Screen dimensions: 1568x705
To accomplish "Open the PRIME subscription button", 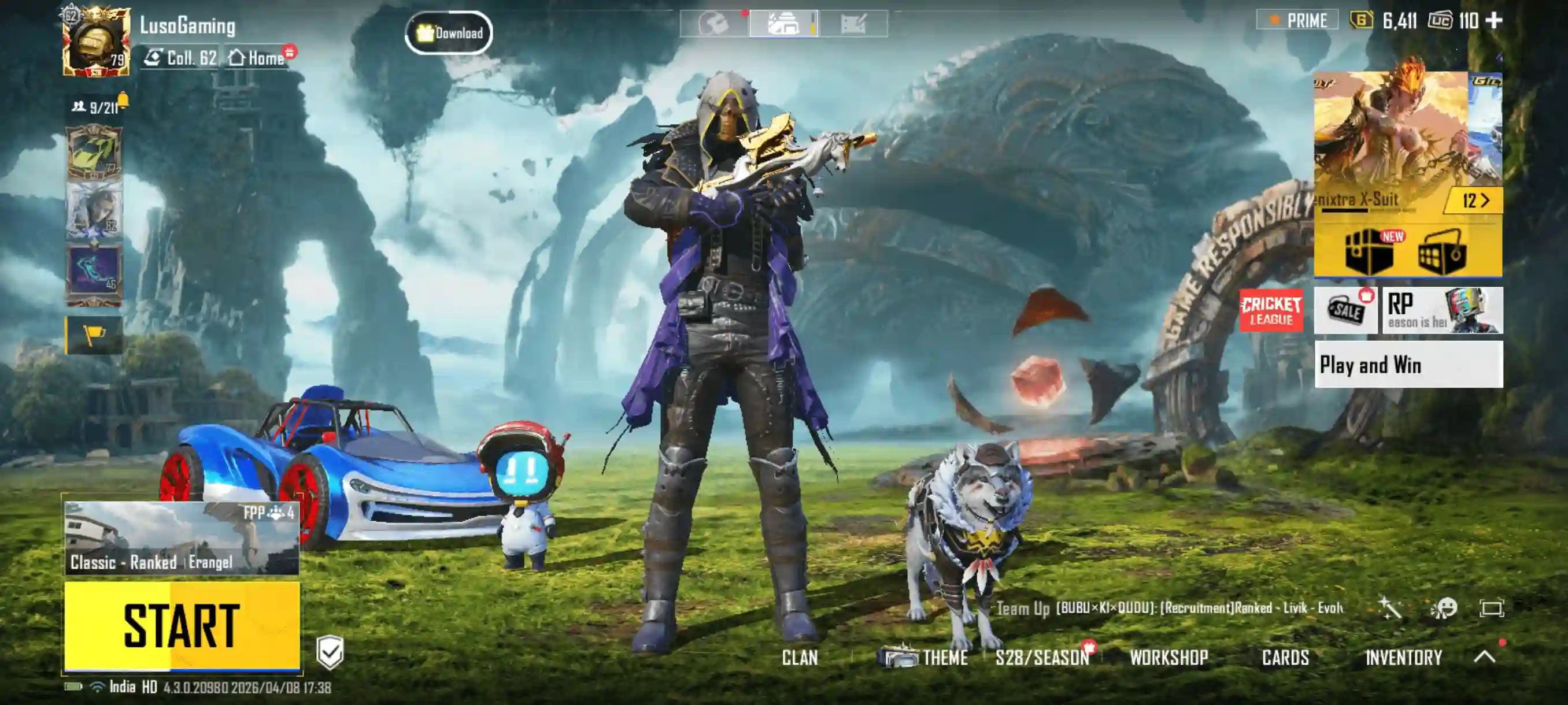I will (1297, 21).
